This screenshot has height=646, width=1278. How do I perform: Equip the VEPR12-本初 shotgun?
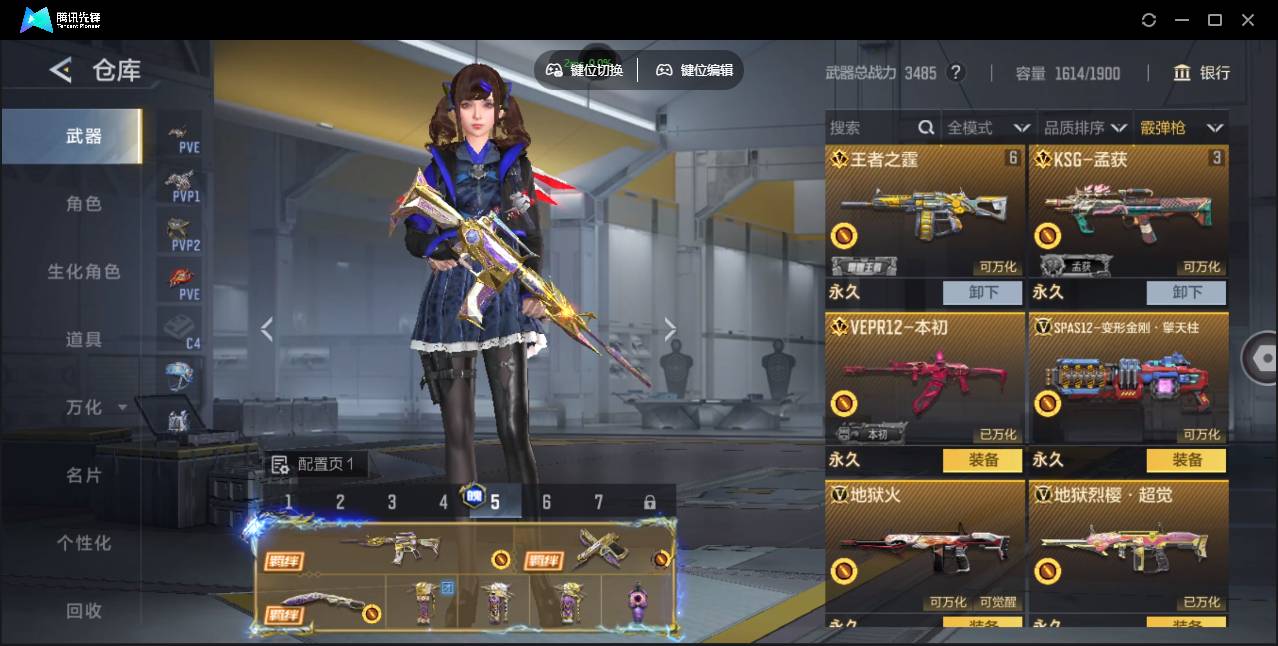(x=982, y=460)
